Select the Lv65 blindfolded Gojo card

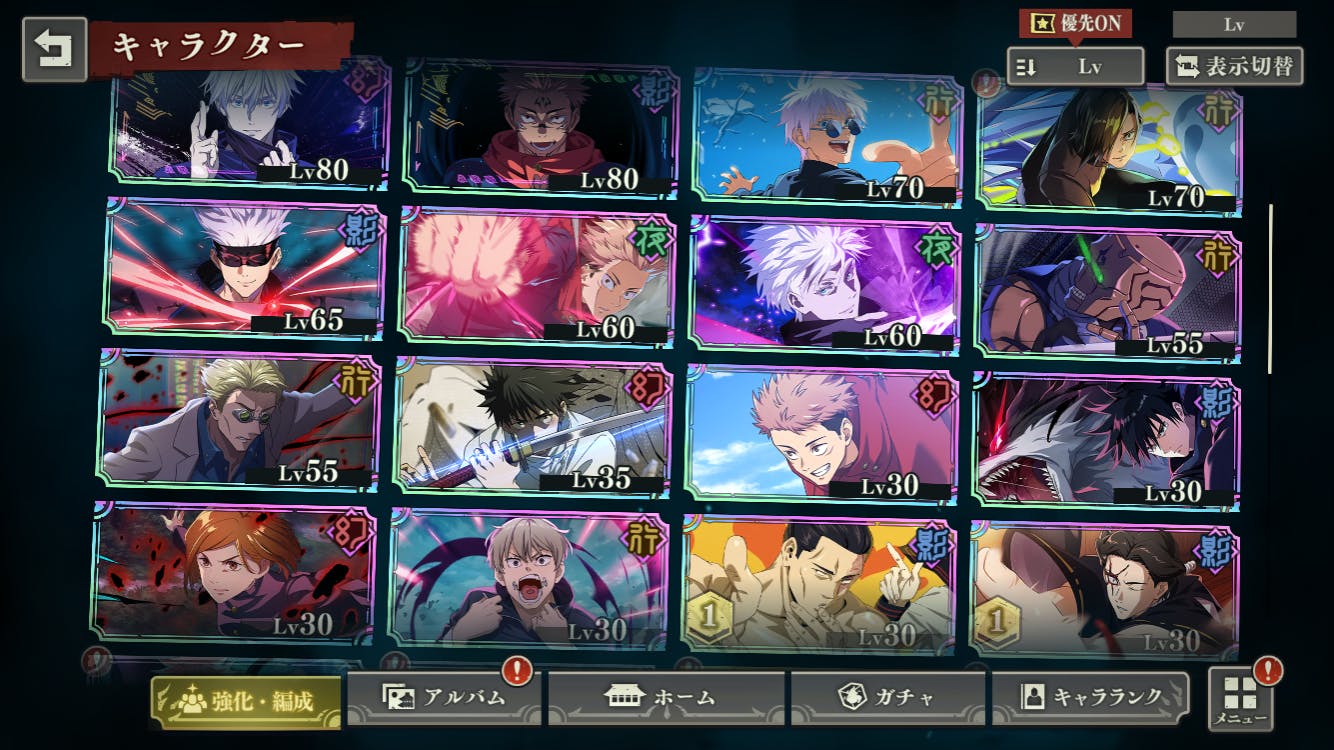(x=244, y=268)
